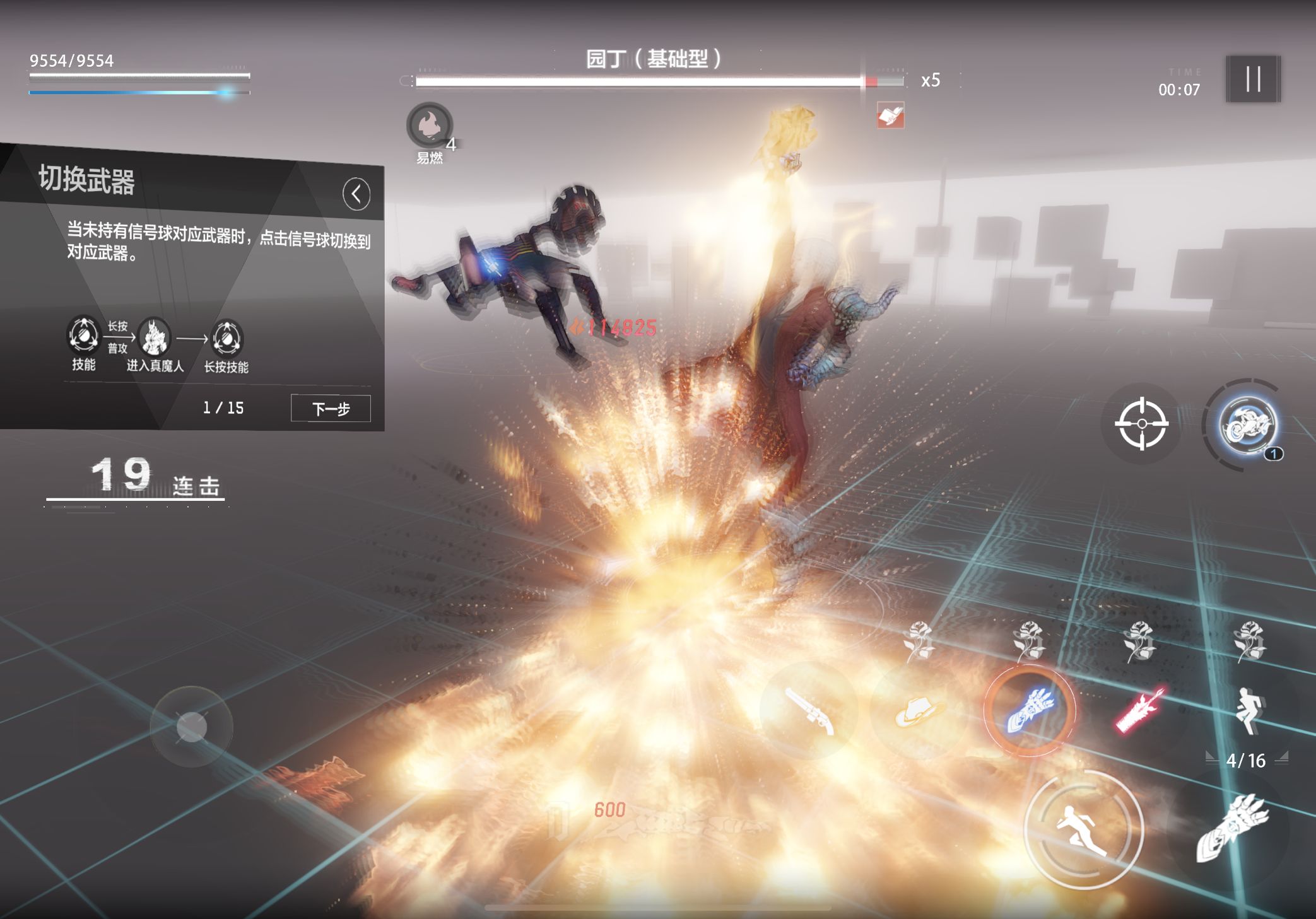This screenshot has height=919, width=1316.
Task: Attack with the white gauntlet basic attack
Action: (x=1232, y=828)
